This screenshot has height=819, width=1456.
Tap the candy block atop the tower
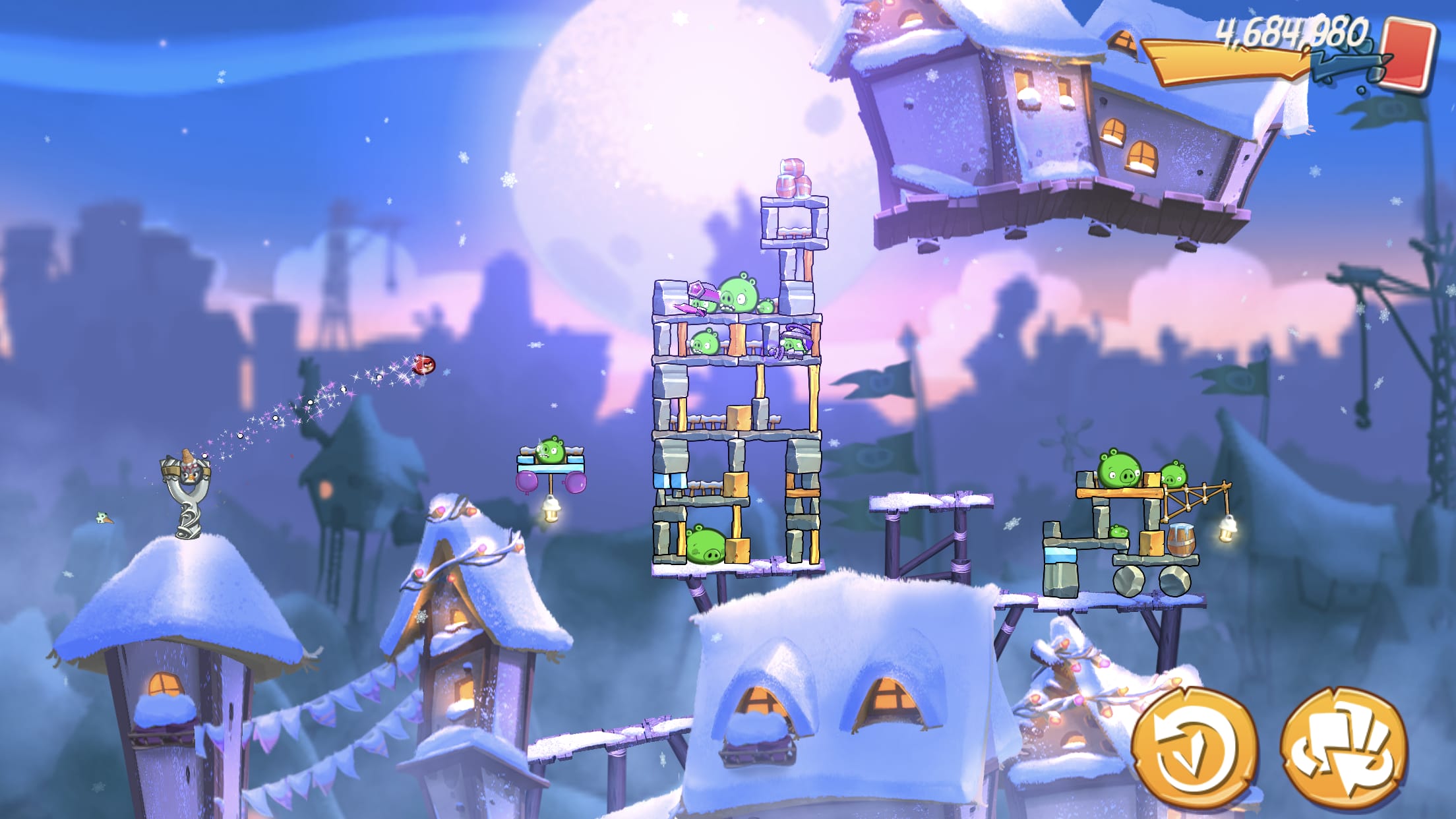point(791,175)
